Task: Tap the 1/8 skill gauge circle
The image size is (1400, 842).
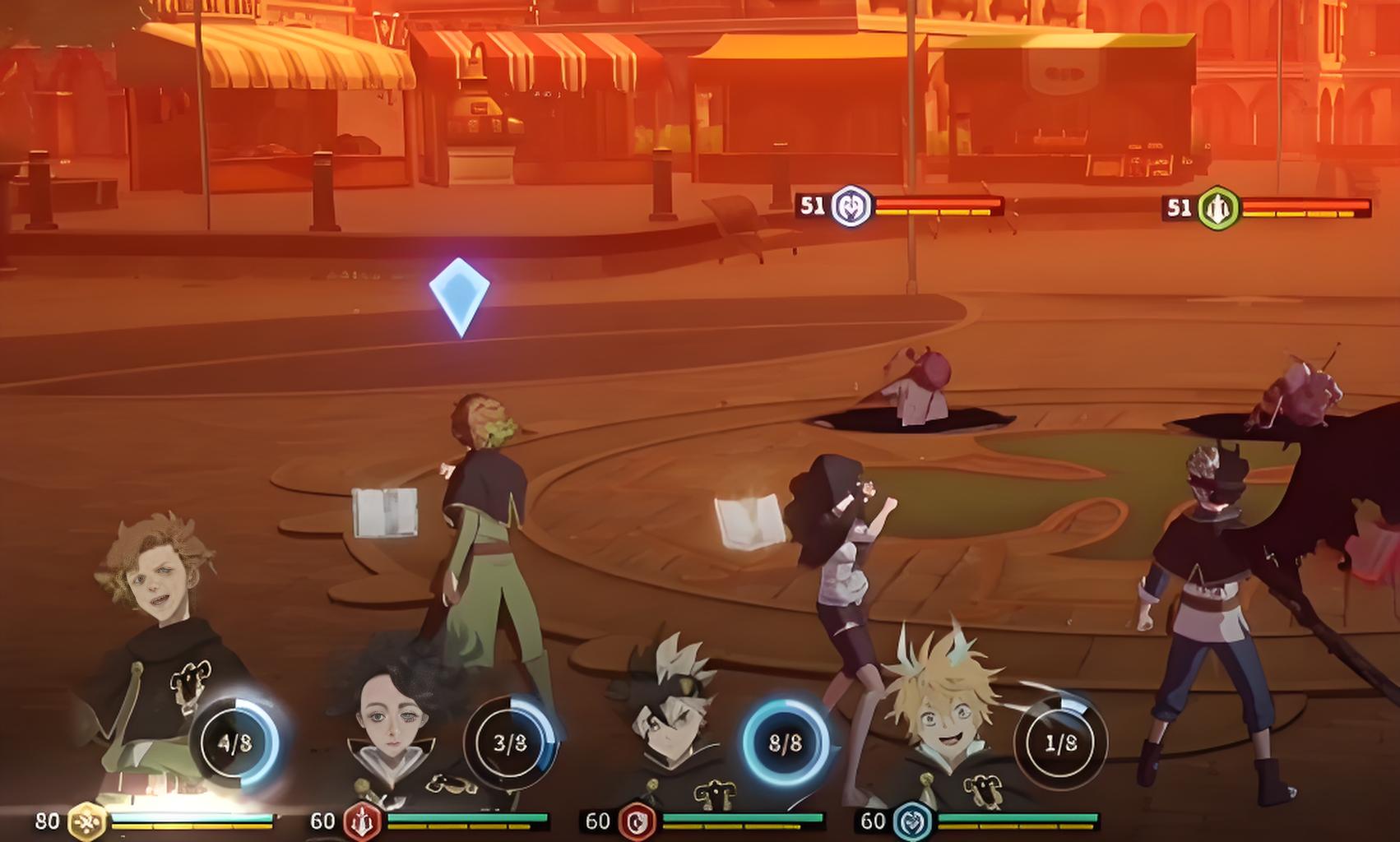Action: (1060, 743)
